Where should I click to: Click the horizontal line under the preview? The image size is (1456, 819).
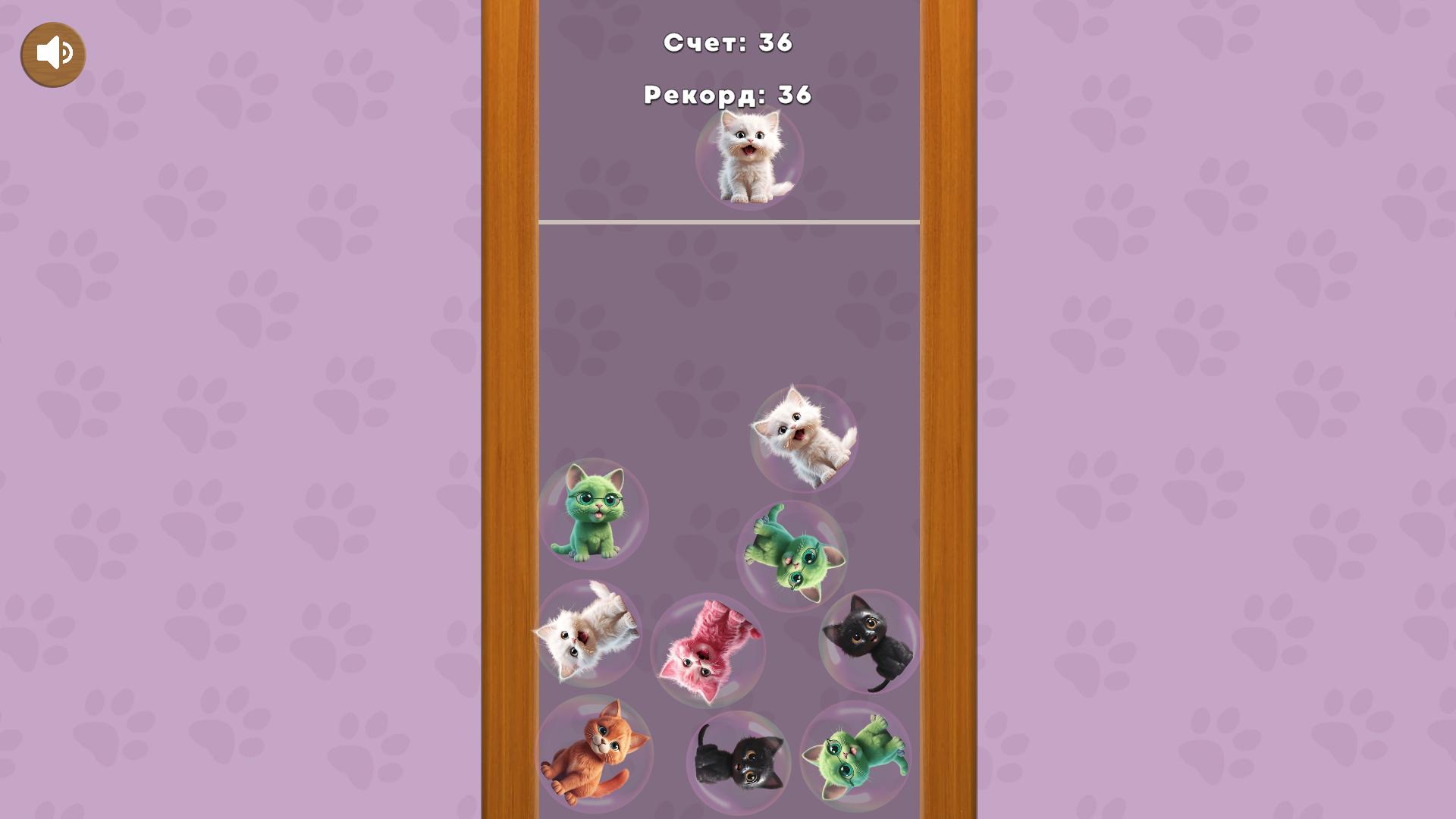(x=727, y=221)
